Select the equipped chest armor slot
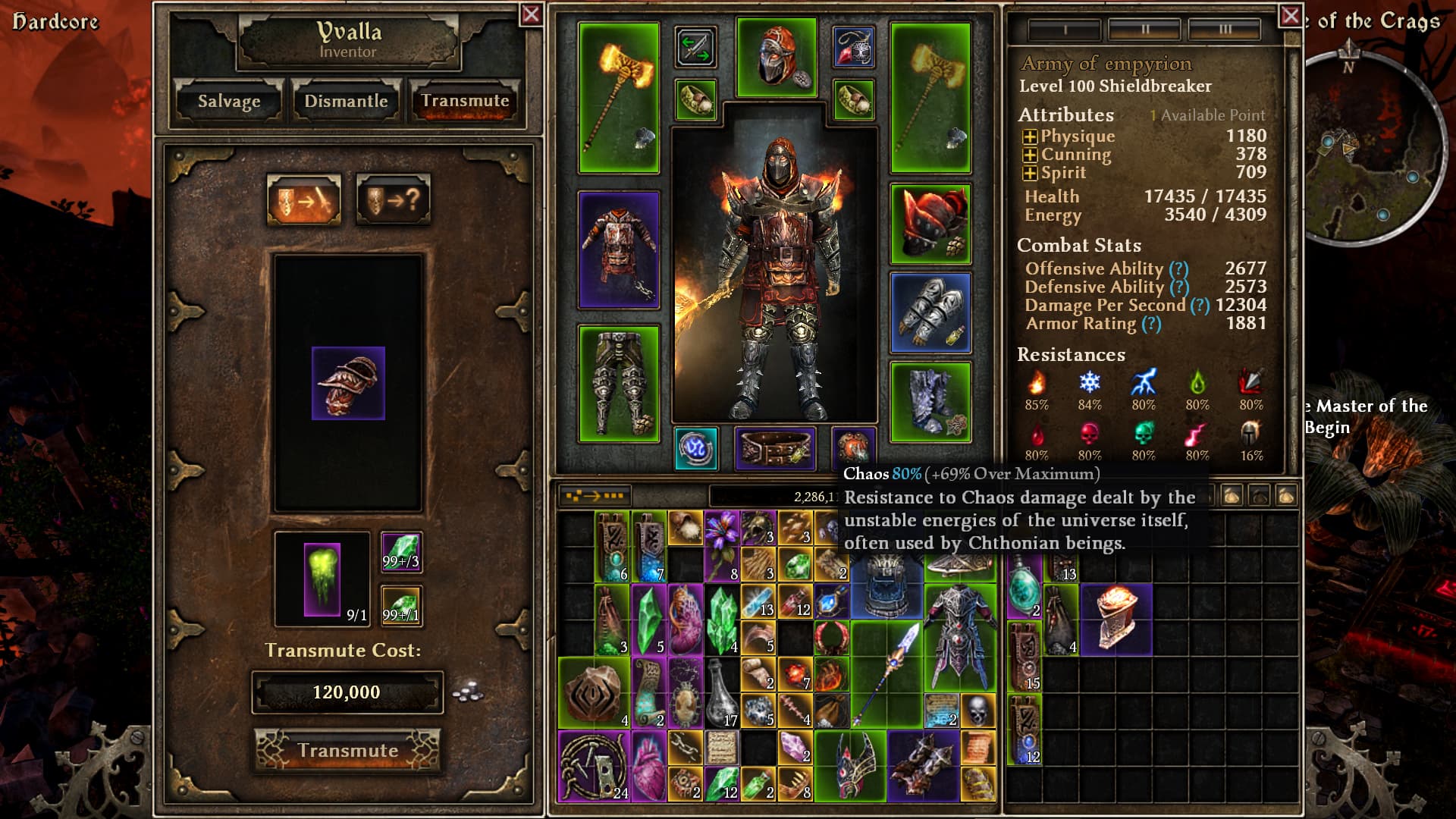This screenshot has width=1456, height=819. pyautogui.click(x=619, y=250)
